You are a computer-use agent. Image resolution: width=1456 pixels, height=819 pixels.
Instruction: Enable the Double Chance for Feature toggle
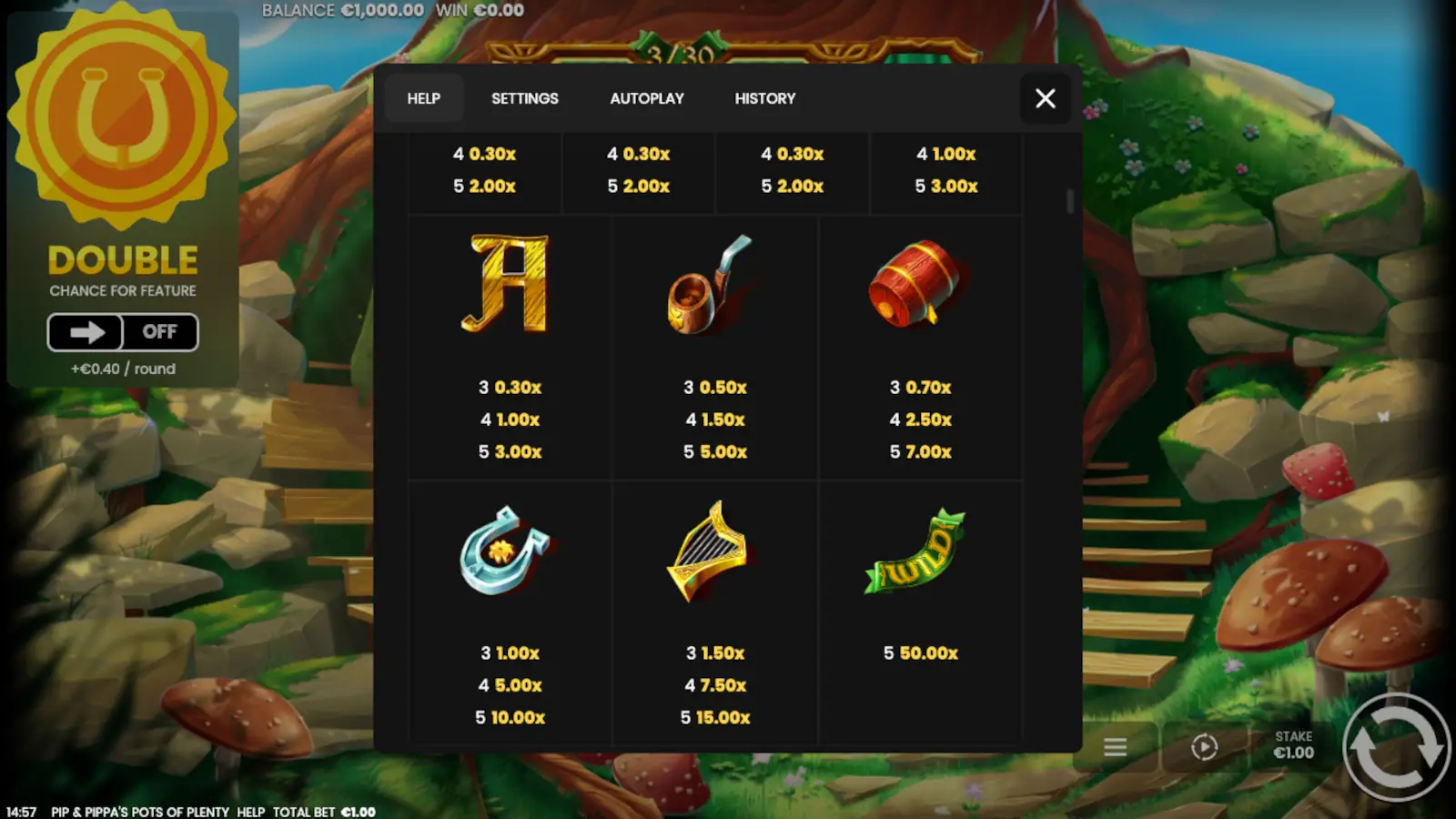coord(123,332)
